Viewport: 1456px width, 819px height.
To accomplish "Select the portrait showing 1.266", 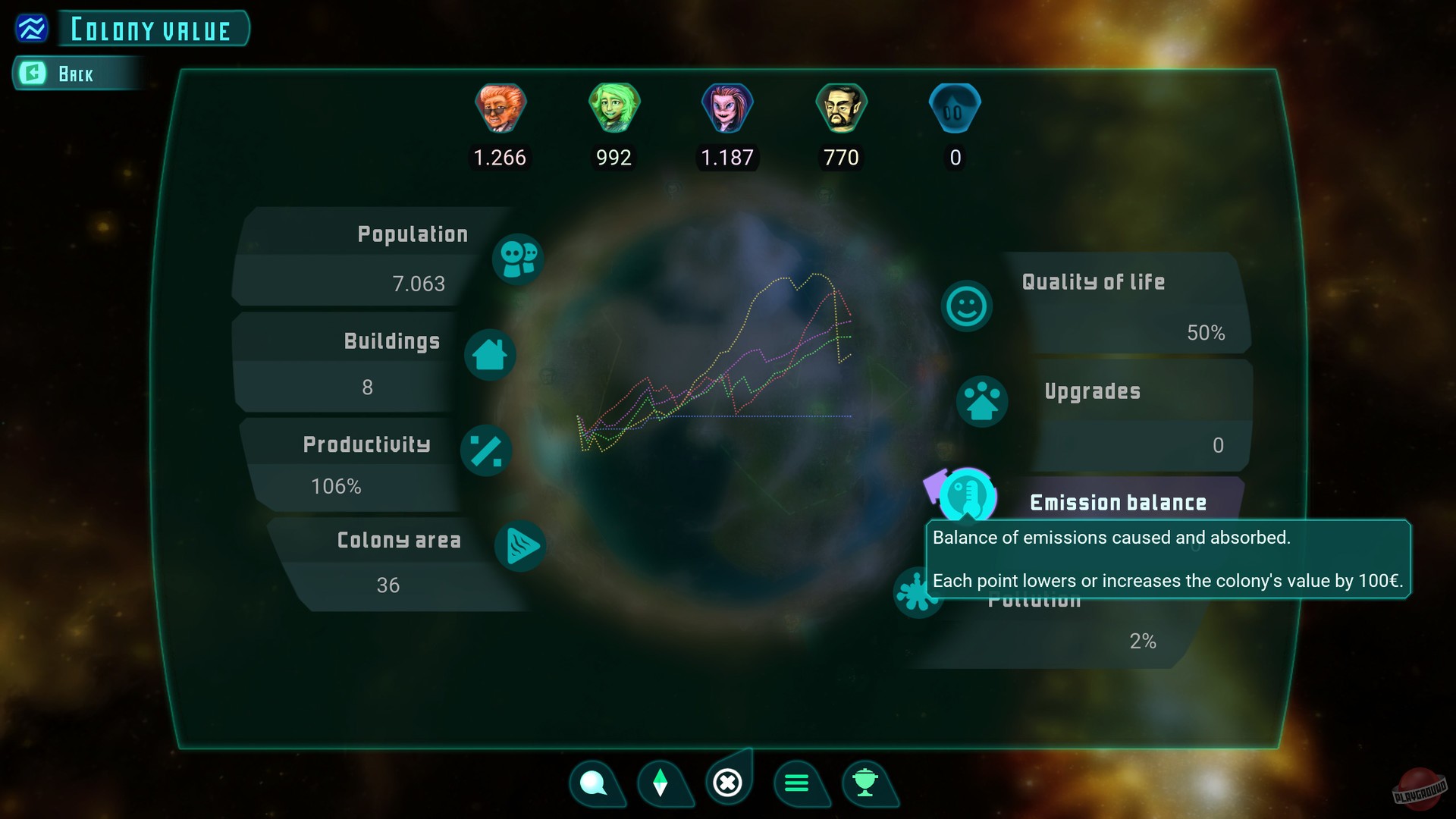I will click(500, 108).
